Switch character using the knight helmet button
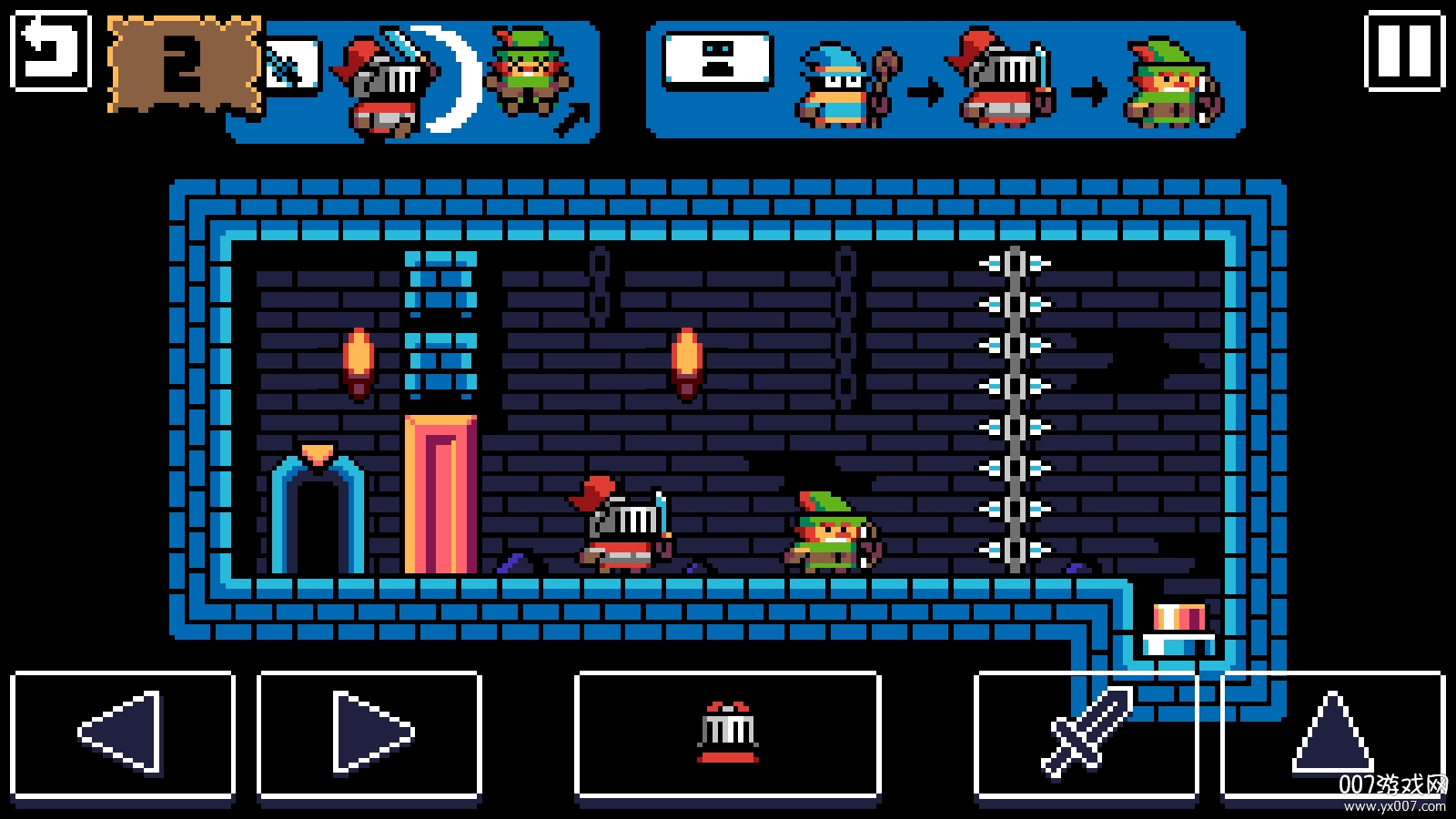 point(728,734)
